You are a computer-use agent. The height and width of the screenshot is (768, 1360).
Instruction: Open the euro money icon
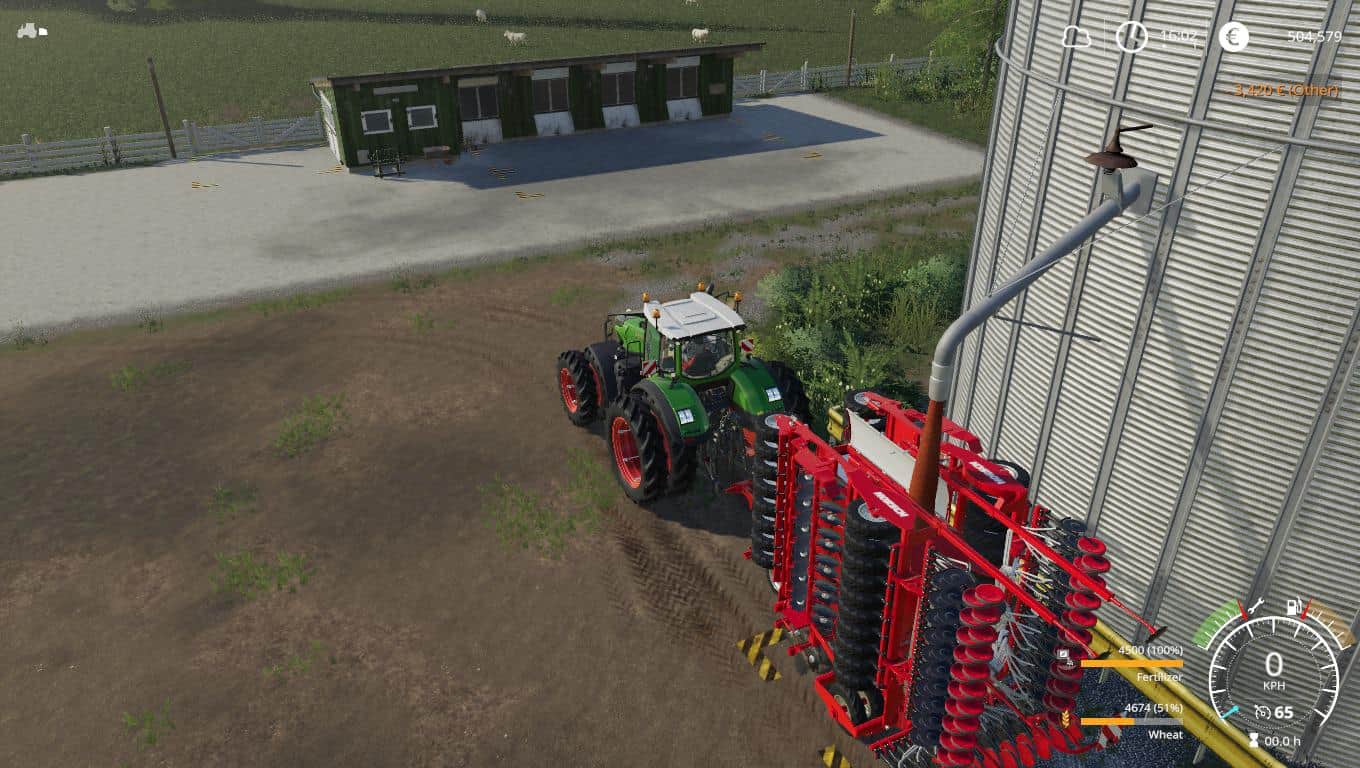click(x=1233, y=37)
